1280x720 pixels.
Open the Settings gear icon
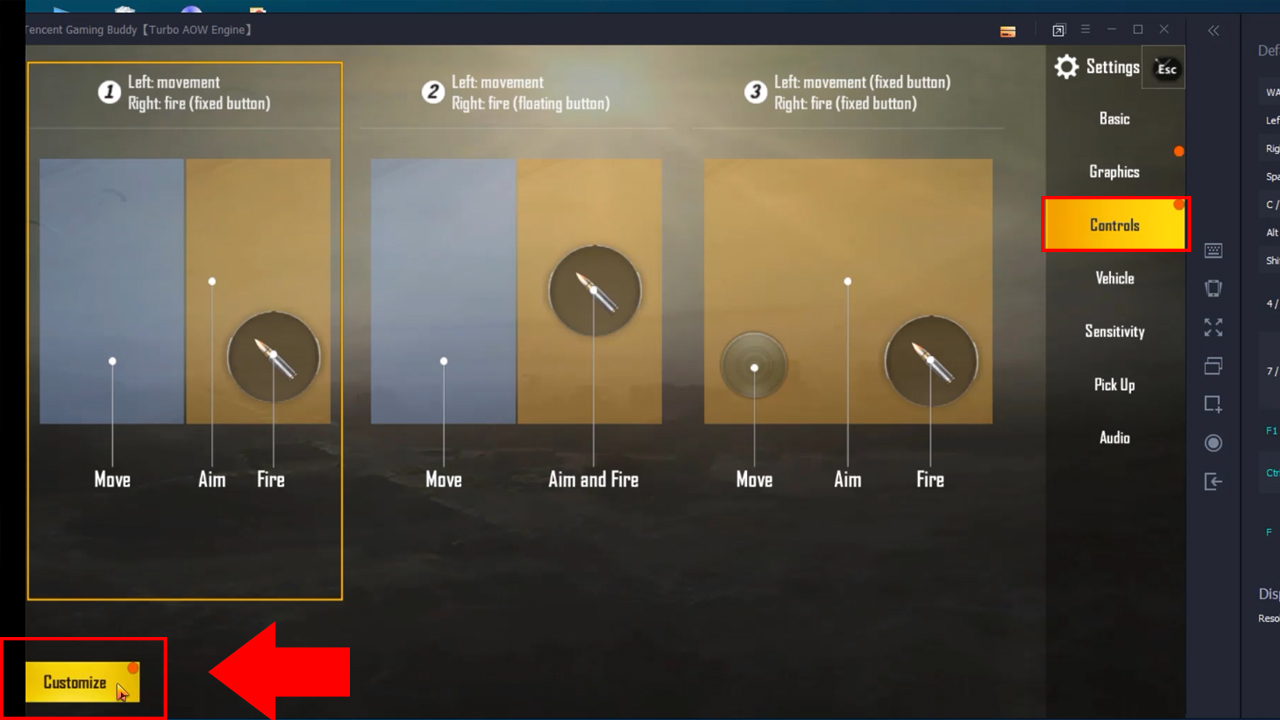(1066, 67)
